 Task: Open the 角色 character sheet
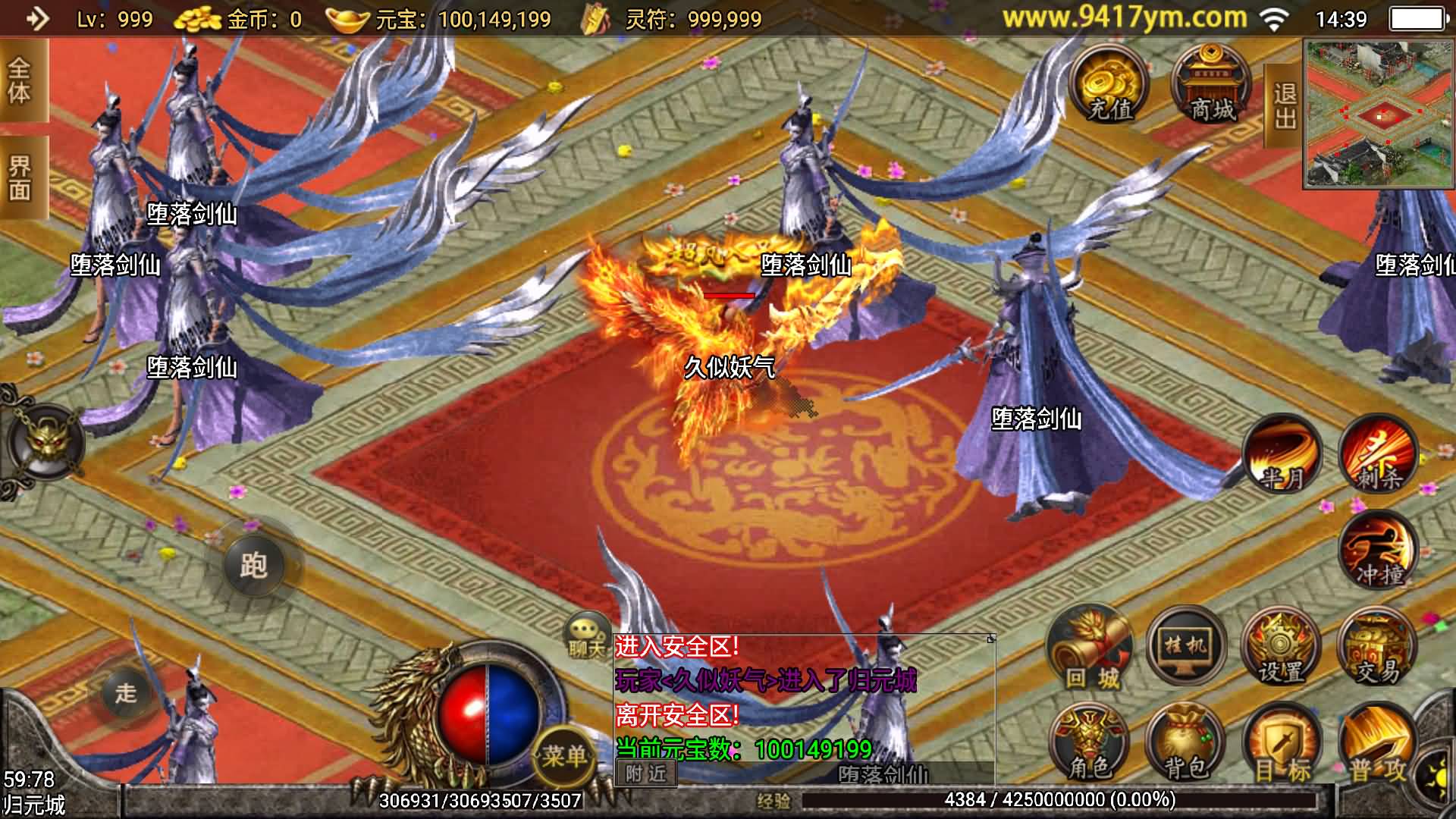click(1090, 745)
